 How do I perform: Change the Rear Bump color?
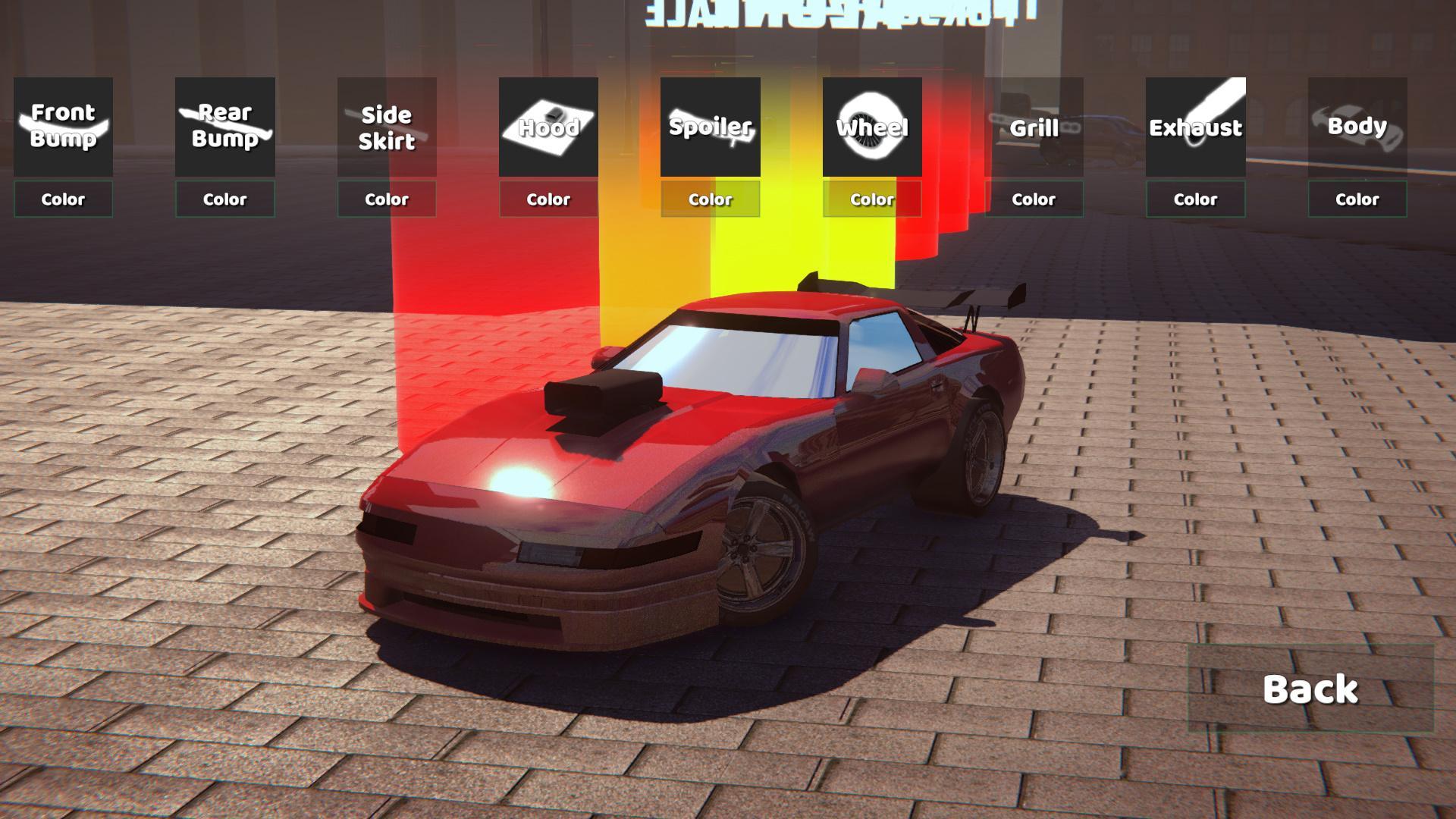pyautogui.click(x=224, y=199)
